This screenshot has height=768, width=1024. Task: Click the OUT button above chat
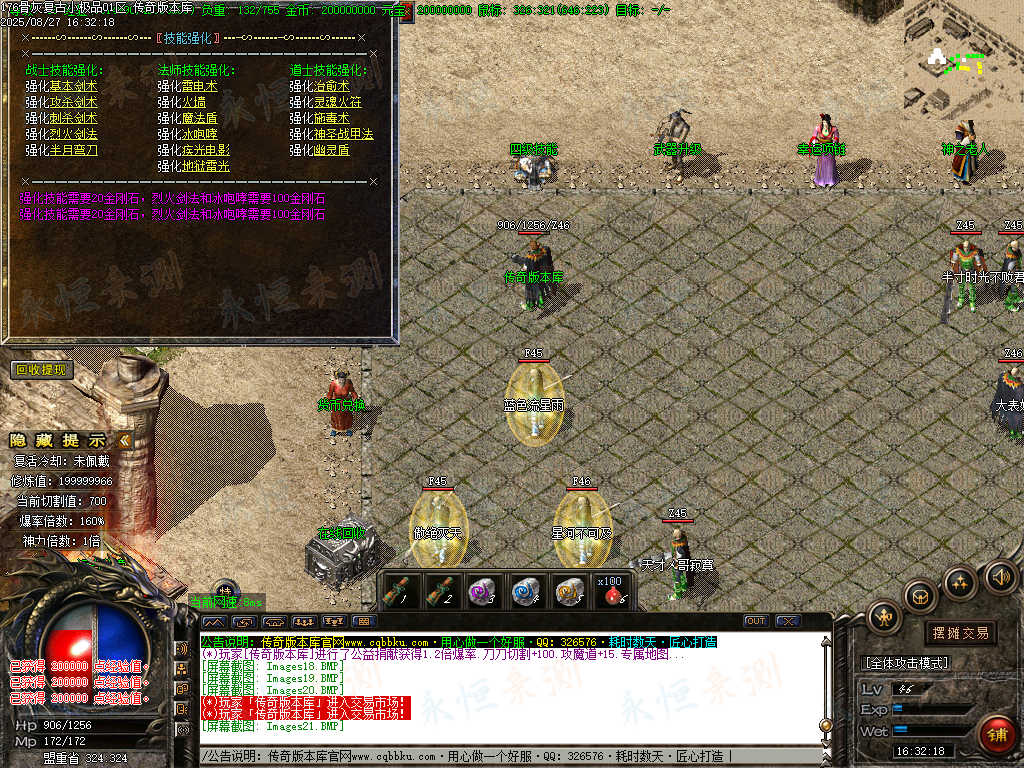click(x=756, y=621)
